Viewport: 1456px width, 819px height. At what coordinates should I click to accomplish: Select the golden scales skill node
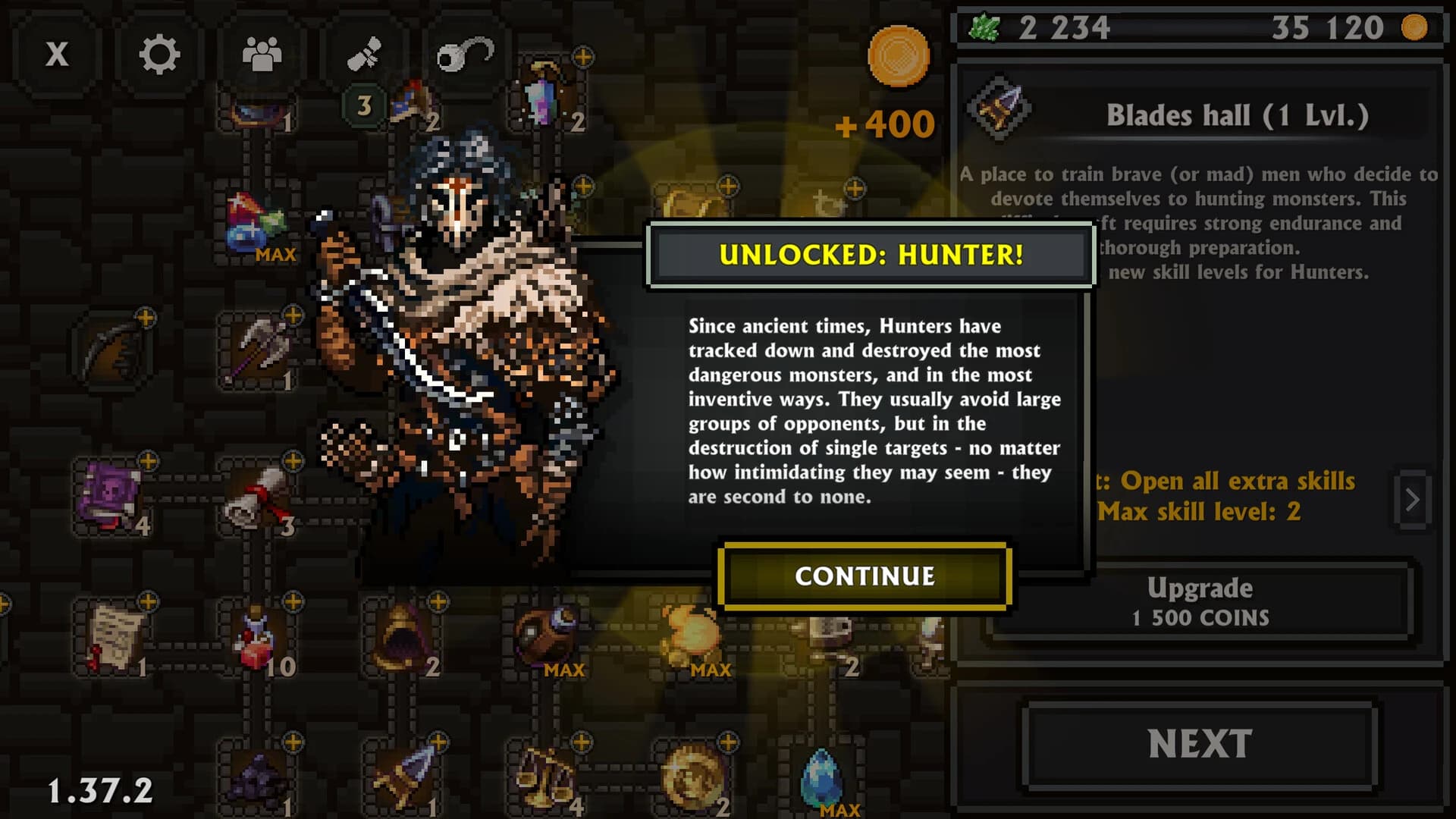(x=542, y=773)
